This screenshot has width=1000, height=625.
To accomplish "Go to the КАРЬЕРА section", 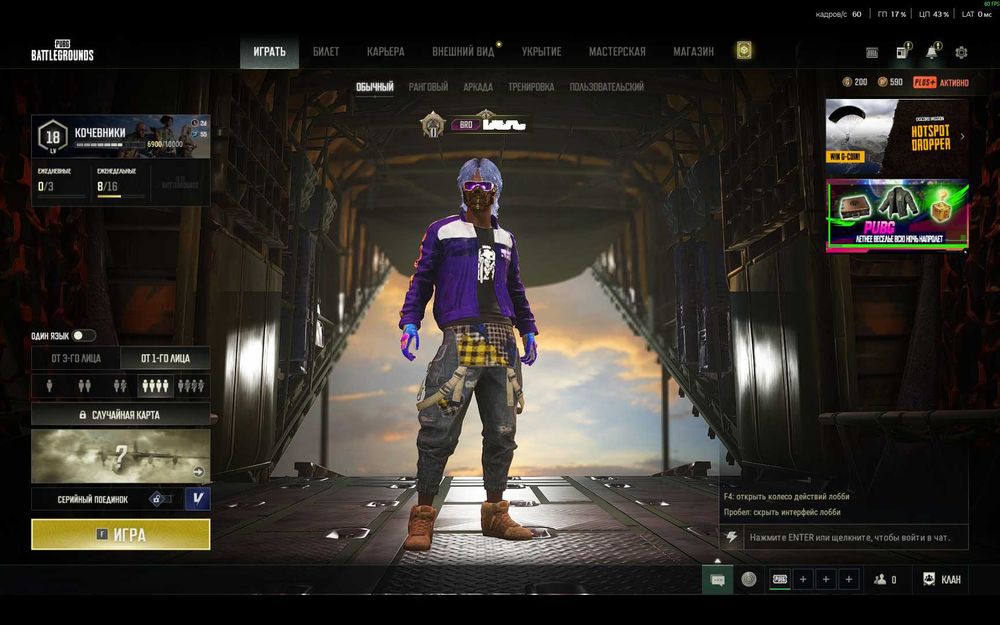I will (x=386, y=52).
